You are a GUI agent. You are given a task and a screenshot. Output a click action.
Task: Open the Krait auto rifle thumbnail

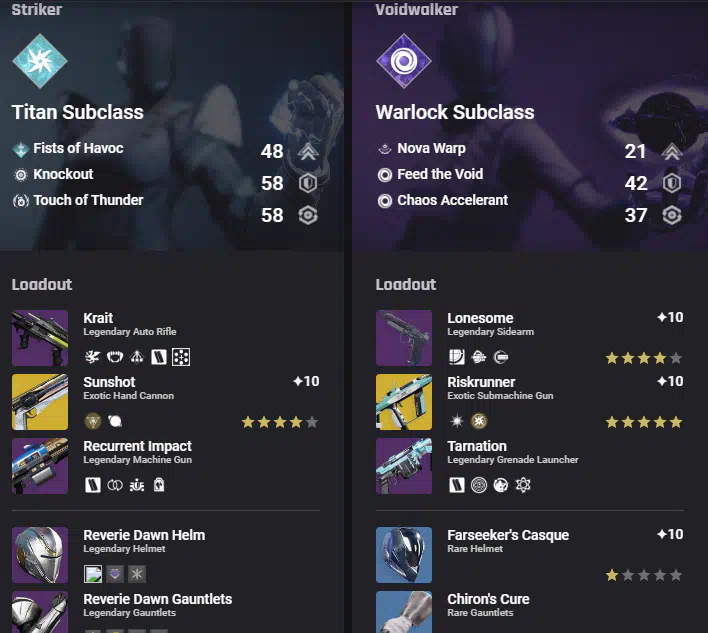[40, 338]
